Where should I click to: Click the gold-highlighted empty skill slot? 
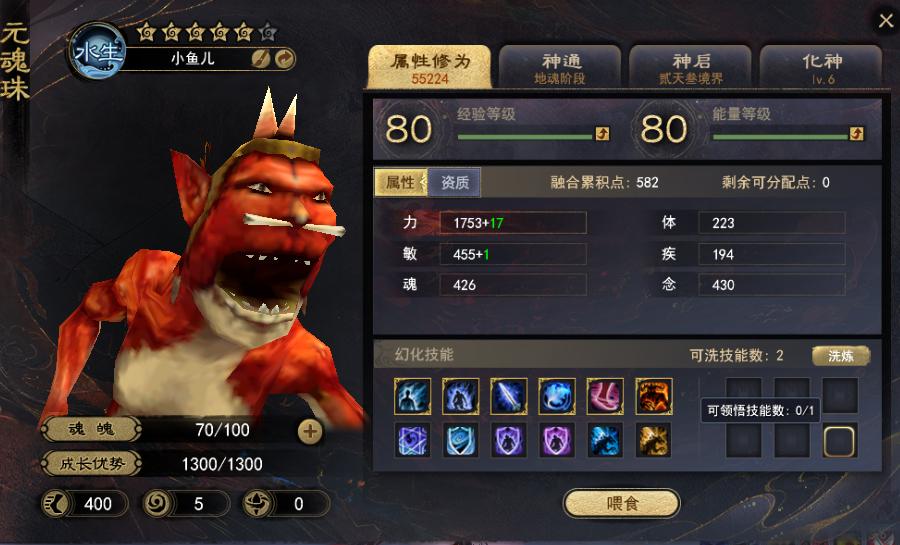tap(840, 440)
